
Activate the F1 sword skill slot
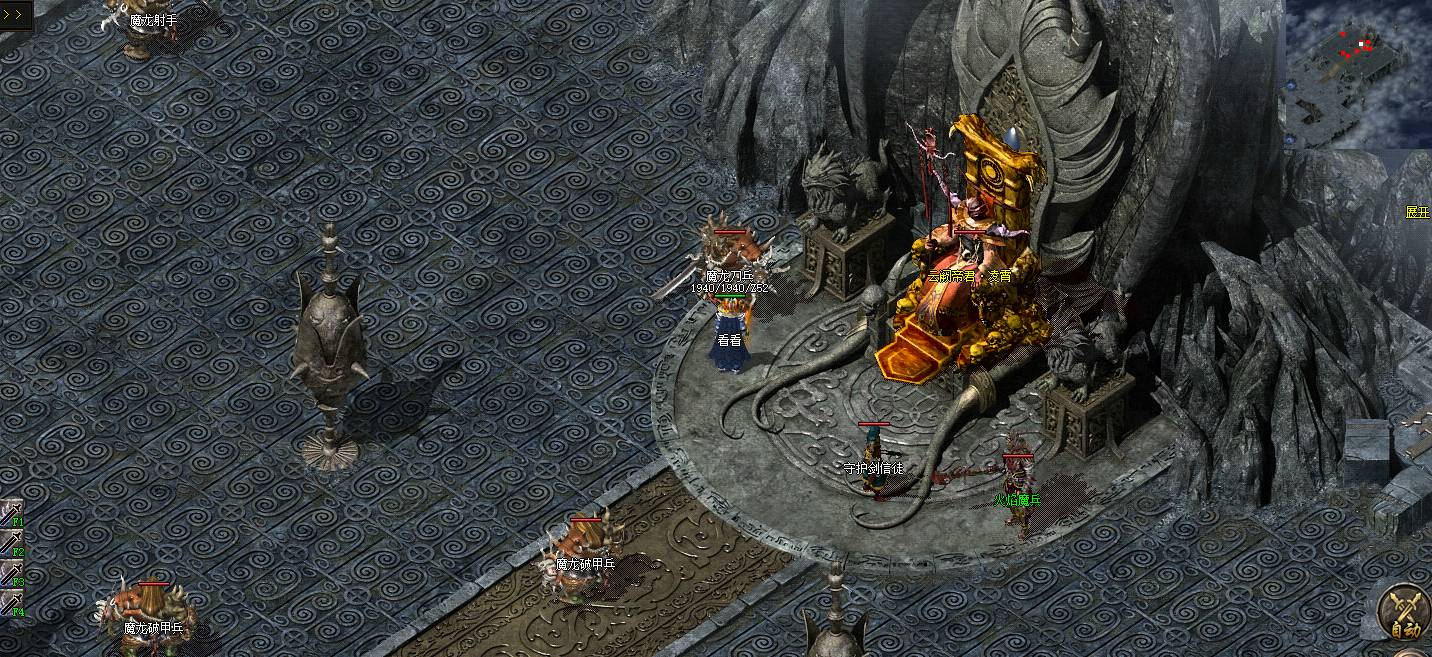[11, 513]
